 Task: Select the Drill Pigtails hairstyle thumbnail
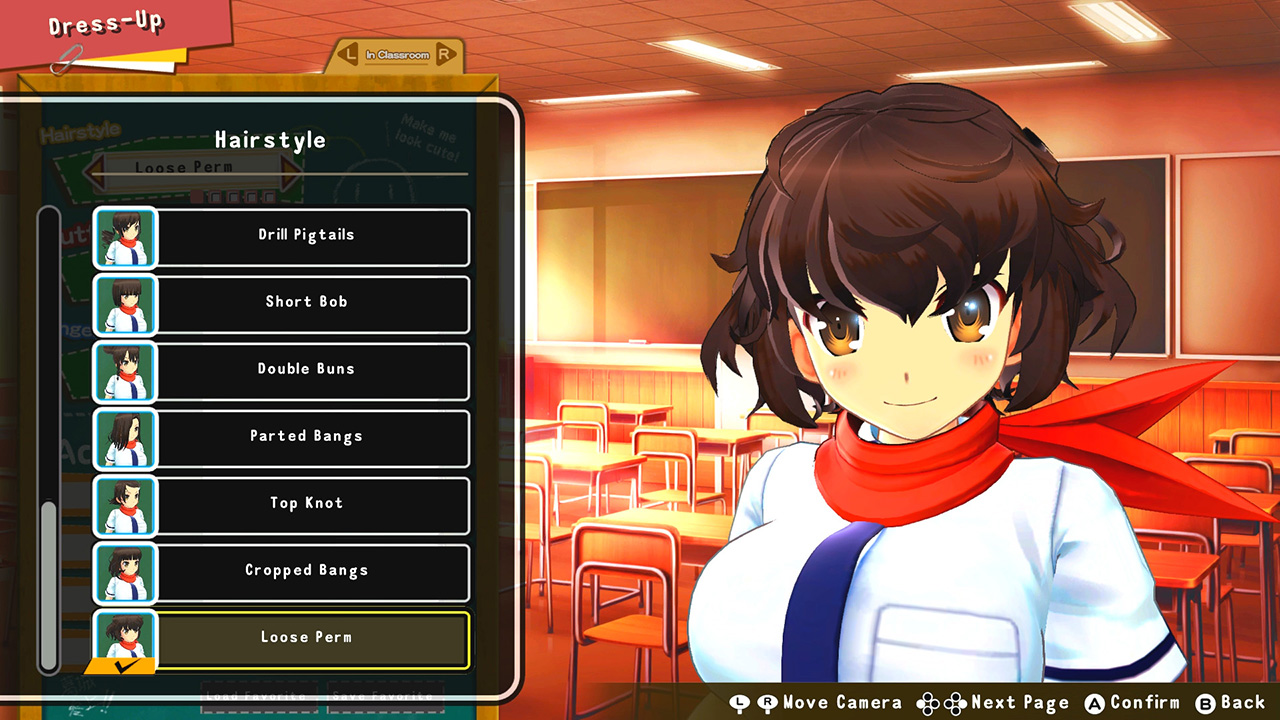tap(125, 237)
